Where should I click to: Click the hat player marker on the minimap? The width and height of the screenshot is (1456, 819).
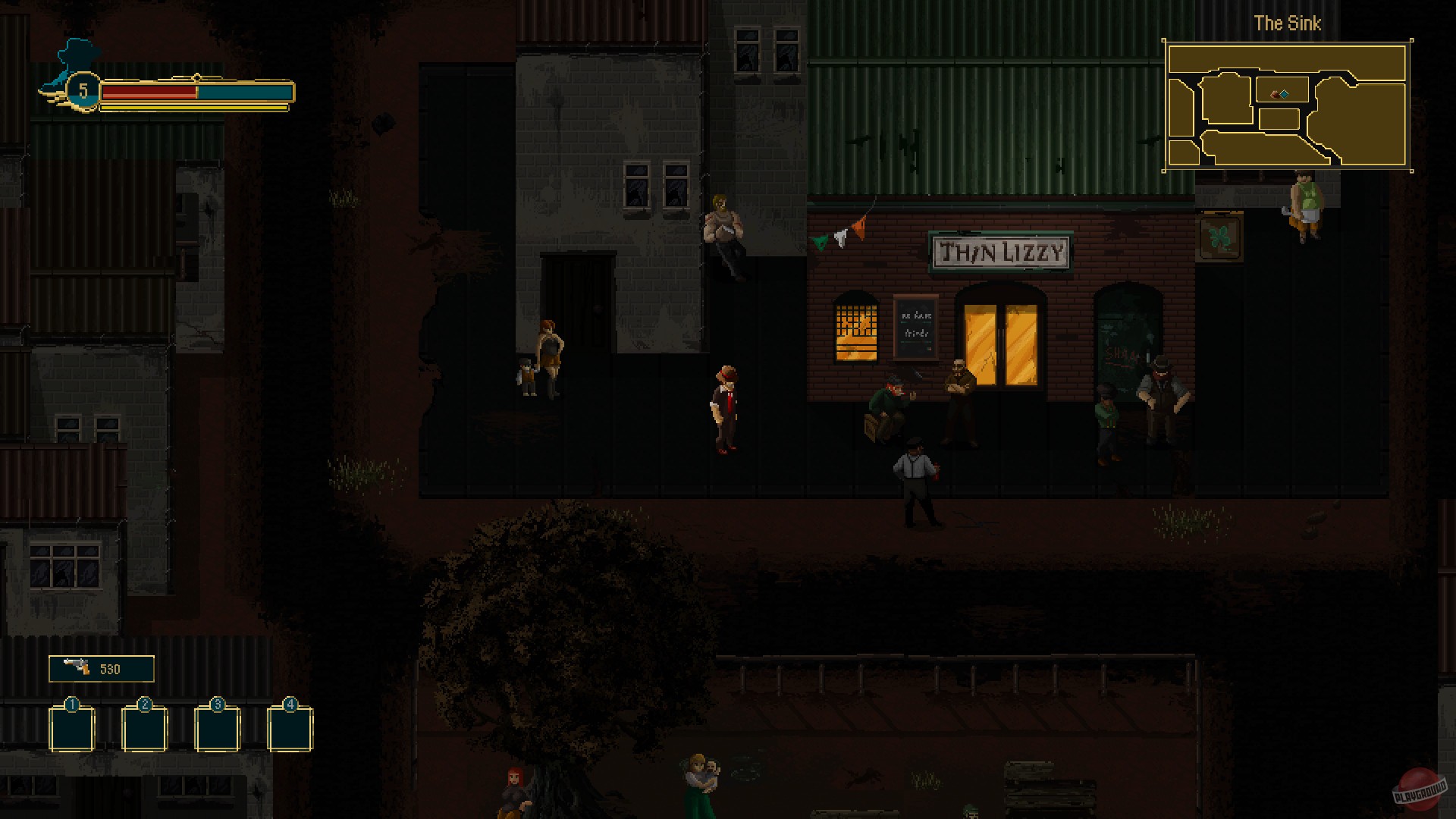(1274, 94)
